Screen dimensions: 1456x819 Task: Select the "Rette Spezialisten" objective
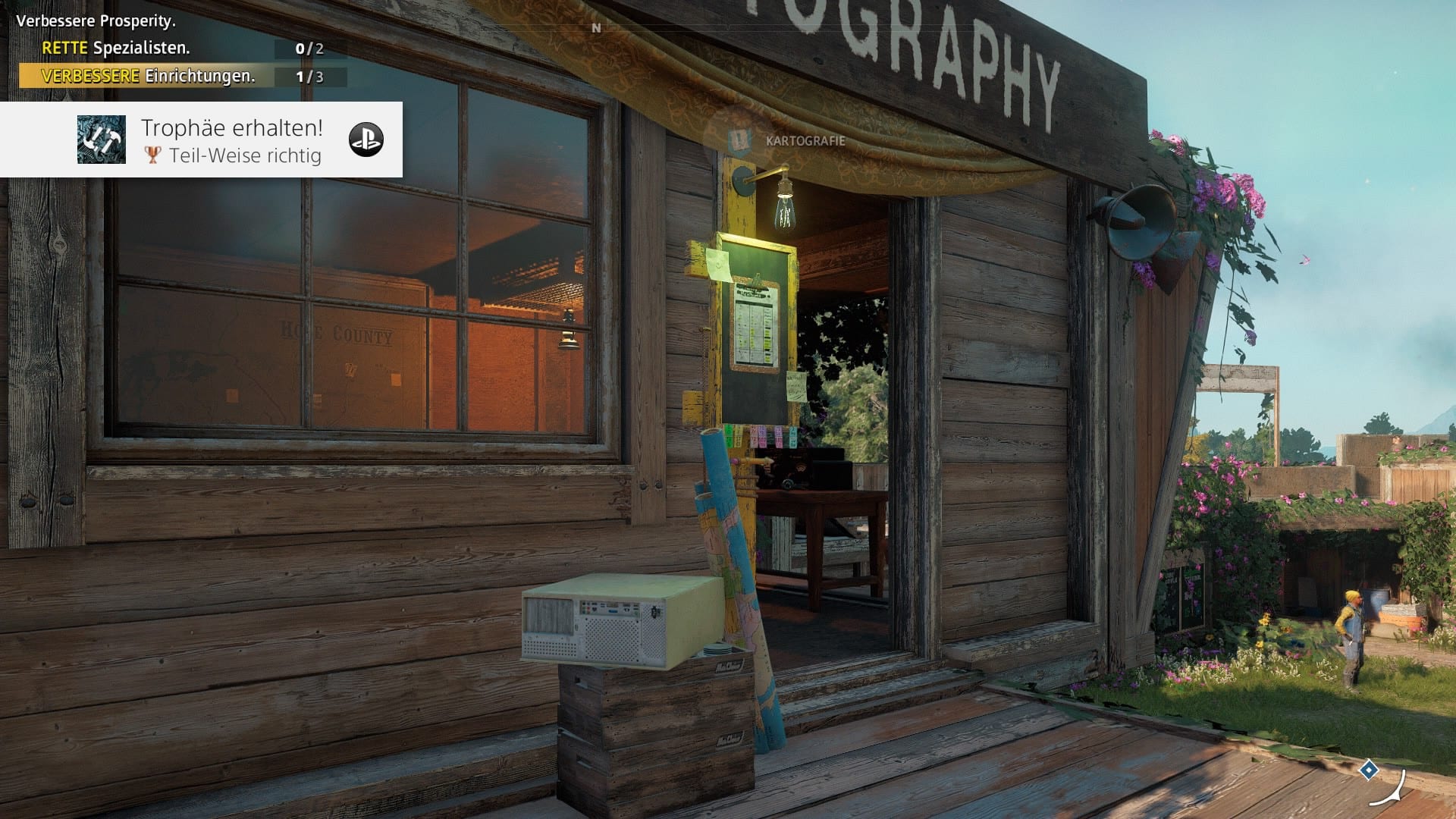click(115, 48)
